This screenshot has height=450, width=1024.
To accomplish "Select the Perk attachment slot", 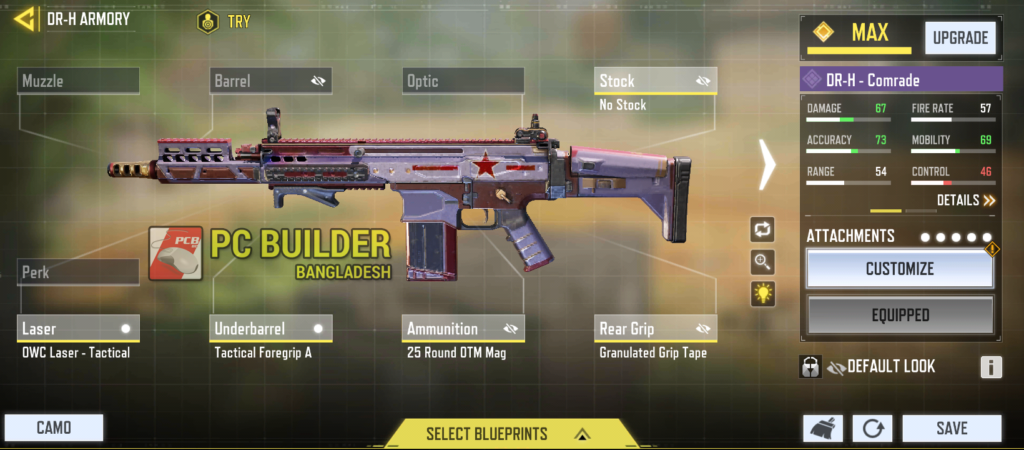I will pos(78,272).
